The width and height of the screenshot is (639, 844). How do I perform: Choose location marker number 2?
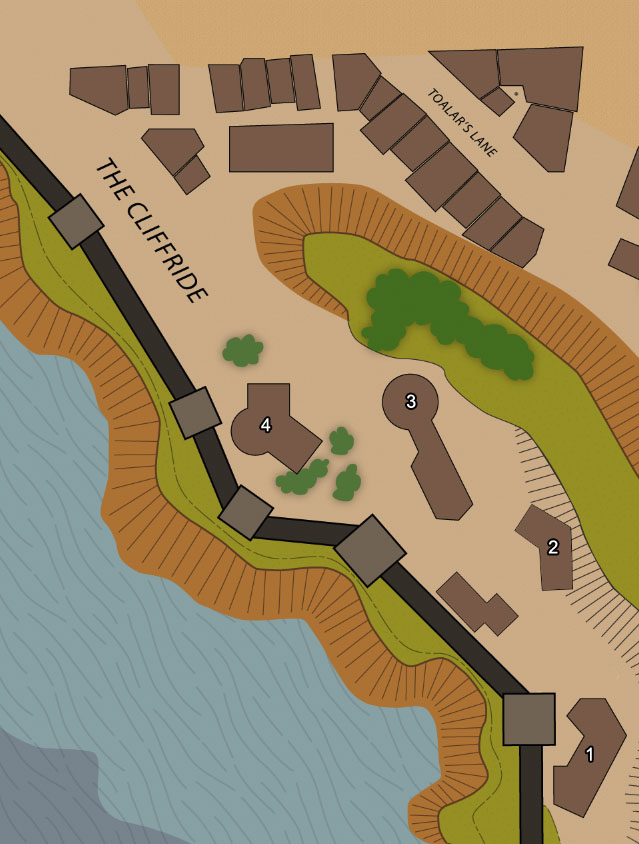(x=552, y=546)
